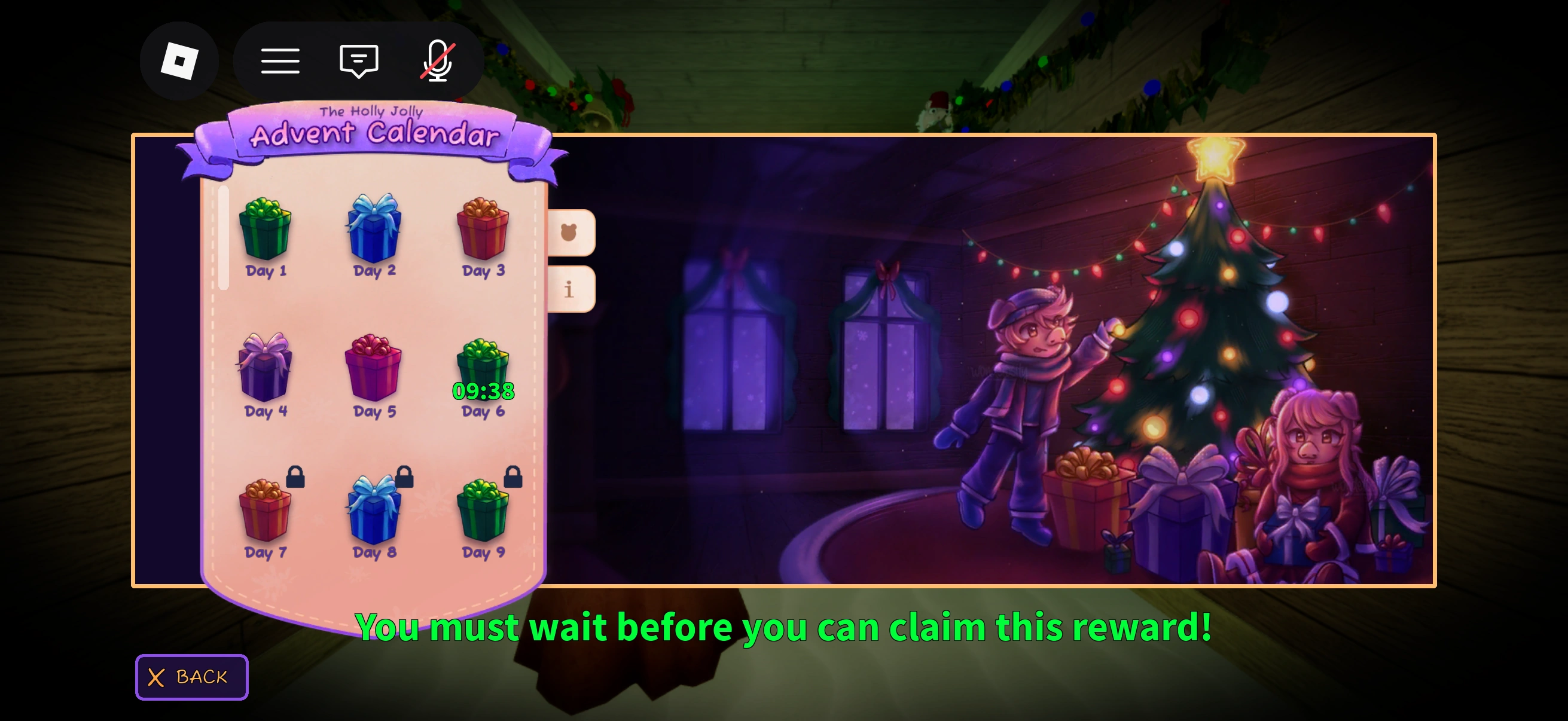Screen dimensions: 1568x721
Task: Click the padlock on the Day 9 gift
Action: 513,478
